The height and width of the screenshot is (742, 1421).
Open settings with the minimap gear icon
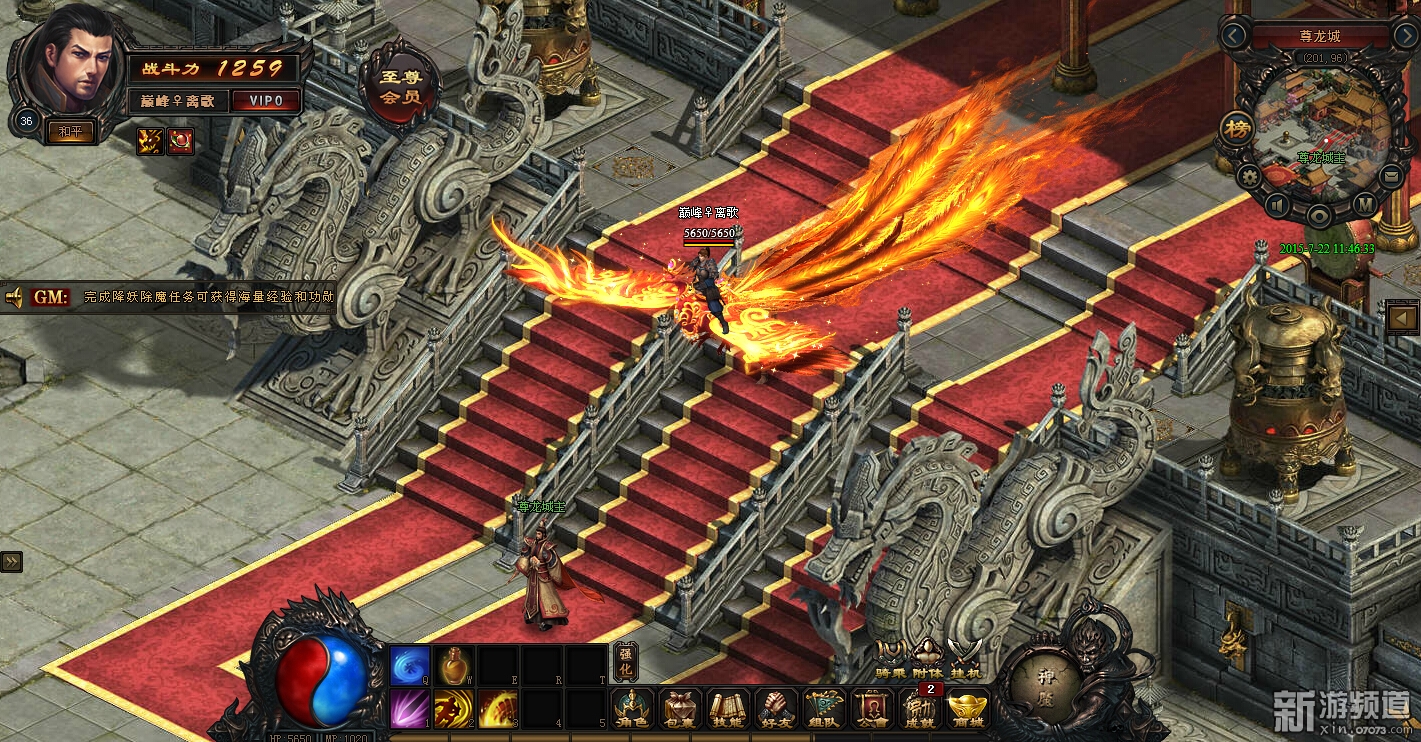pyautogui.click(x=1248, y=177)
